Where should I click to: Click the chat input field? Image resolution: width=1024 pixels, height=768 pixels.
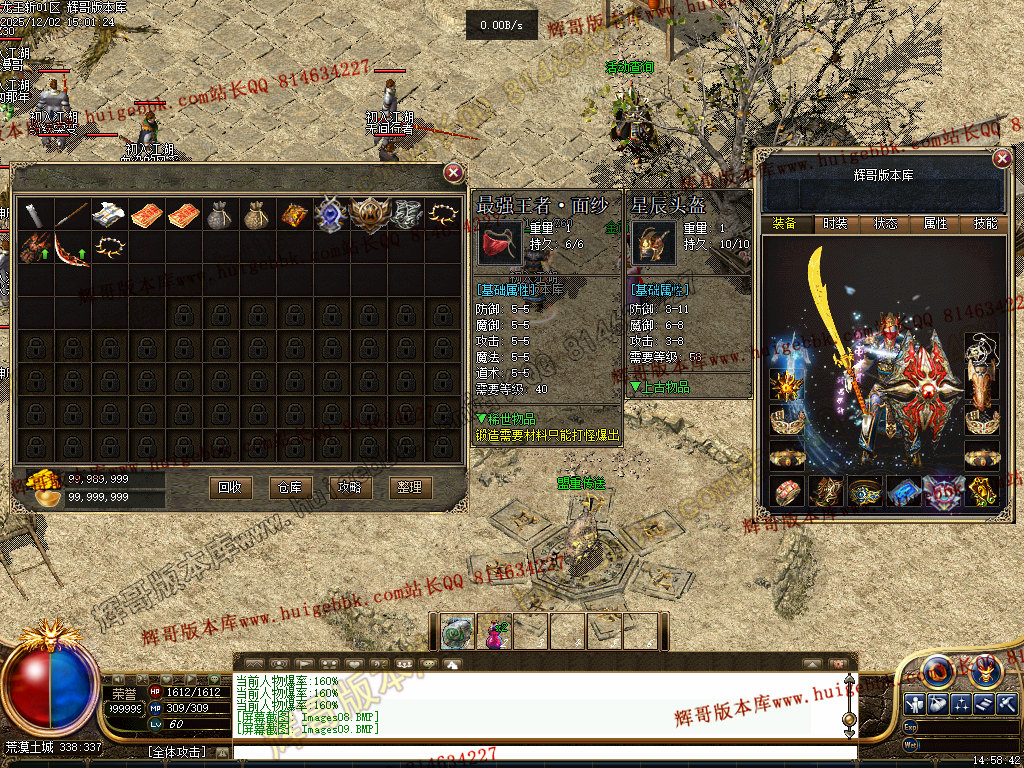pyautogui.click(x=540, y=752)
